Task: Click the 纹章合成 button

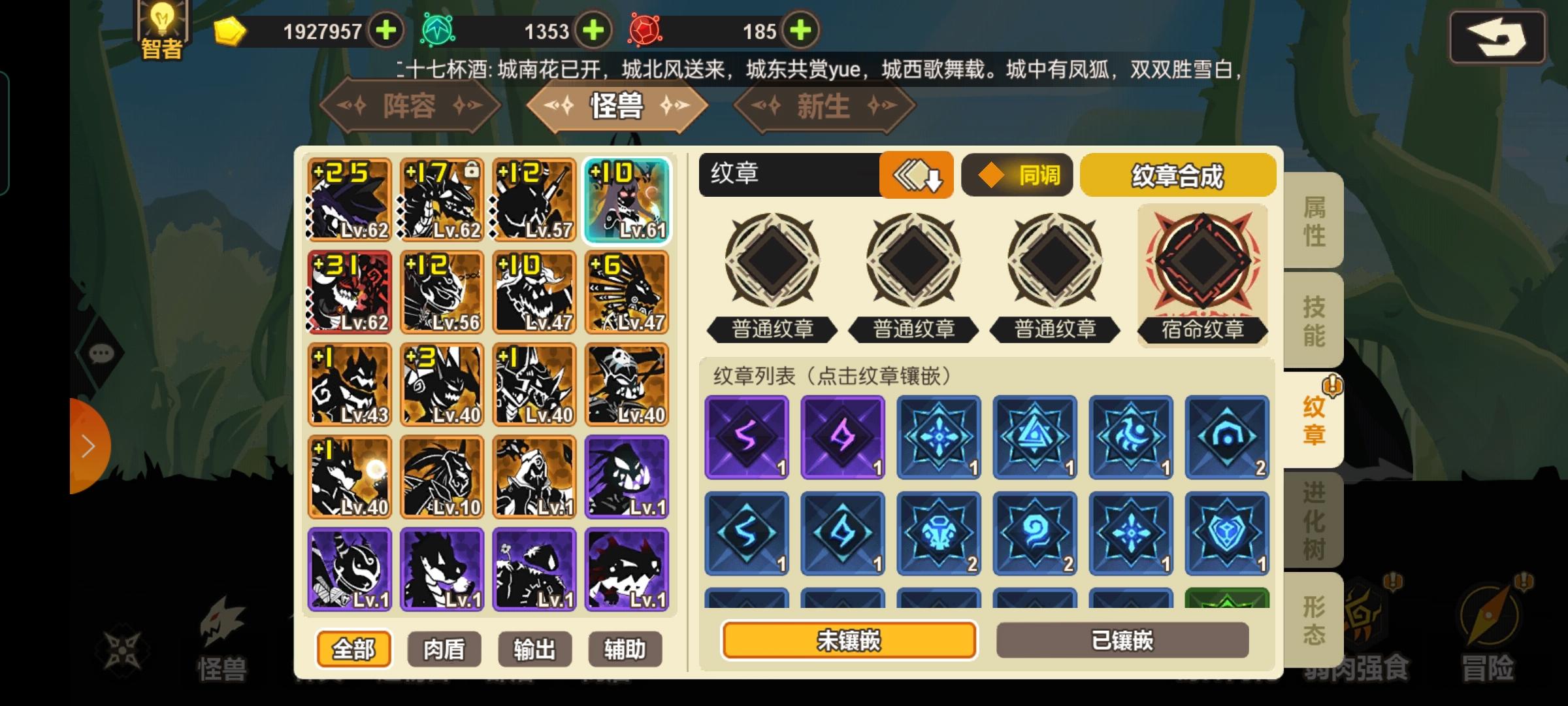Action: tap(1177, 175)
